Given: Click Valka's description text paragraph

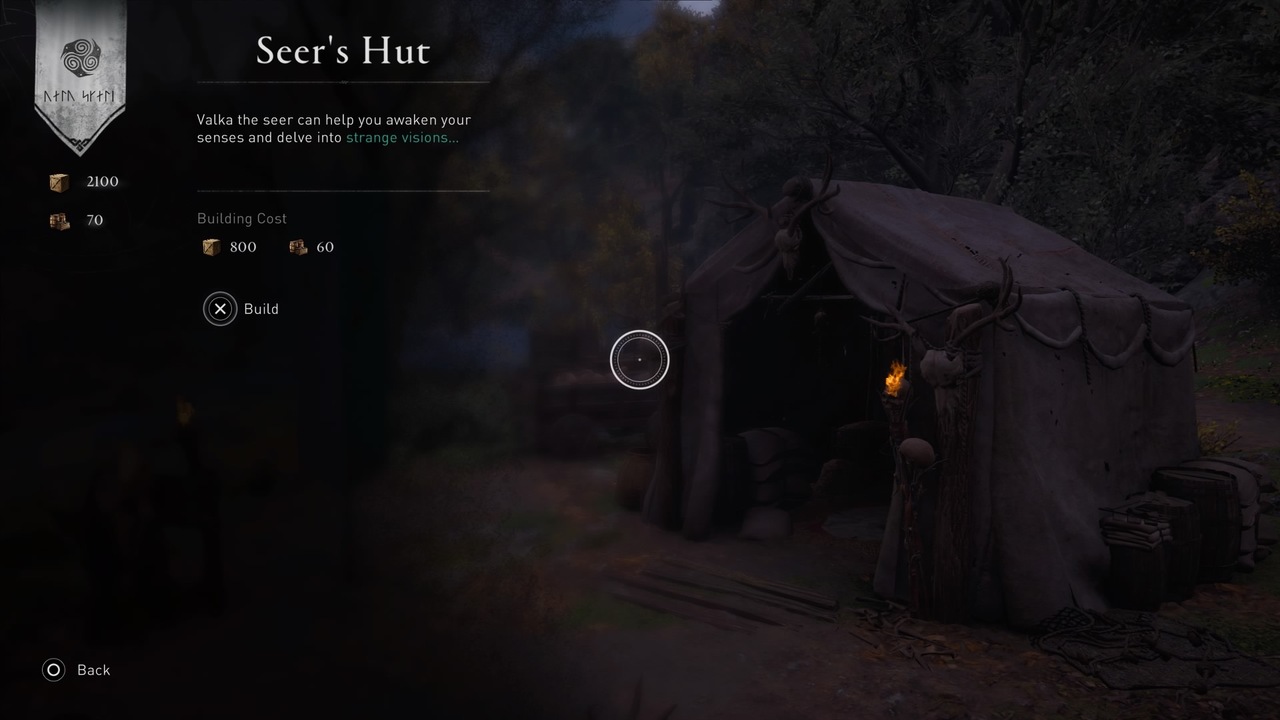Looking at the screenshot, I should (x=330, y=128).
